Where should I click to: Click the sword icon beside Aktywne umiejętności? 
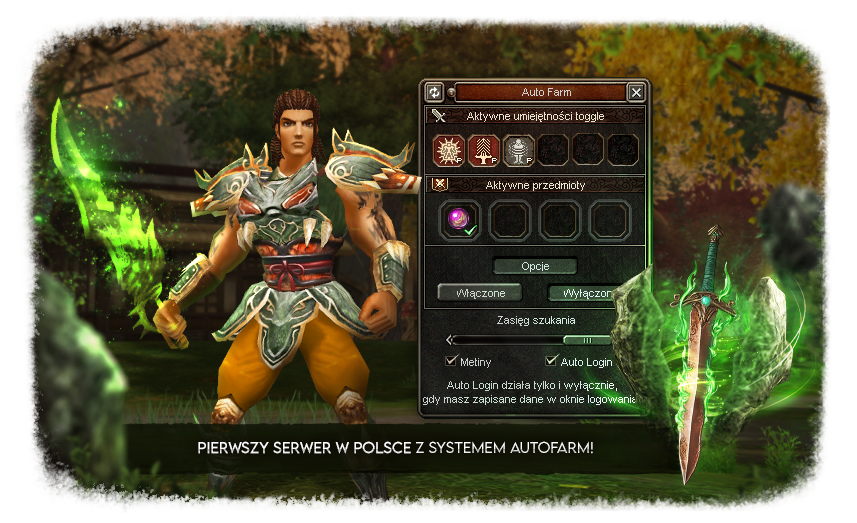click(x=438, y=116)
